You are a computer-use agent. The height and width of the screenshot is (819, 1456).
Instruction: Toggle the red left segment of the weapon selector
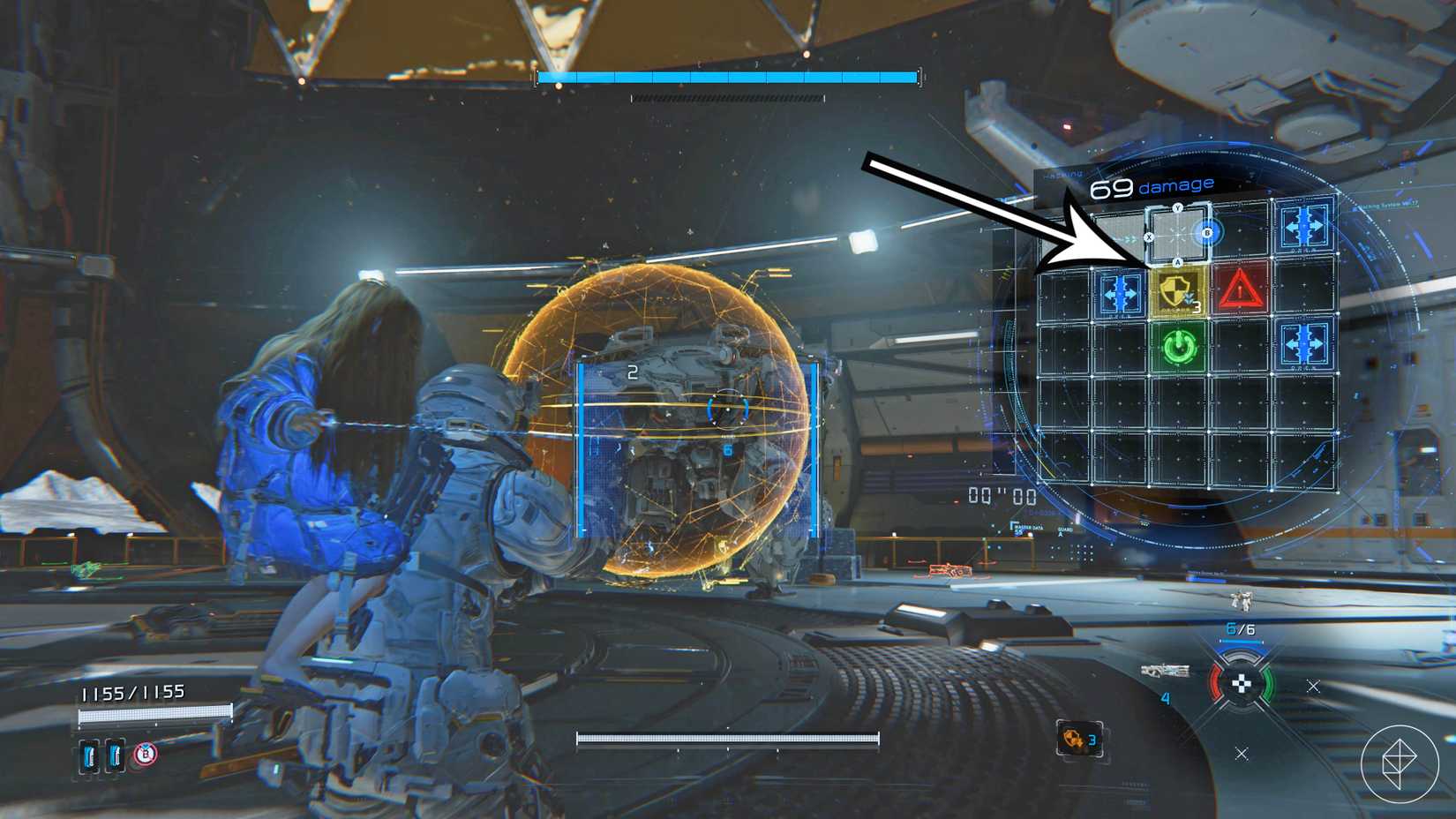pos(1217,683)
